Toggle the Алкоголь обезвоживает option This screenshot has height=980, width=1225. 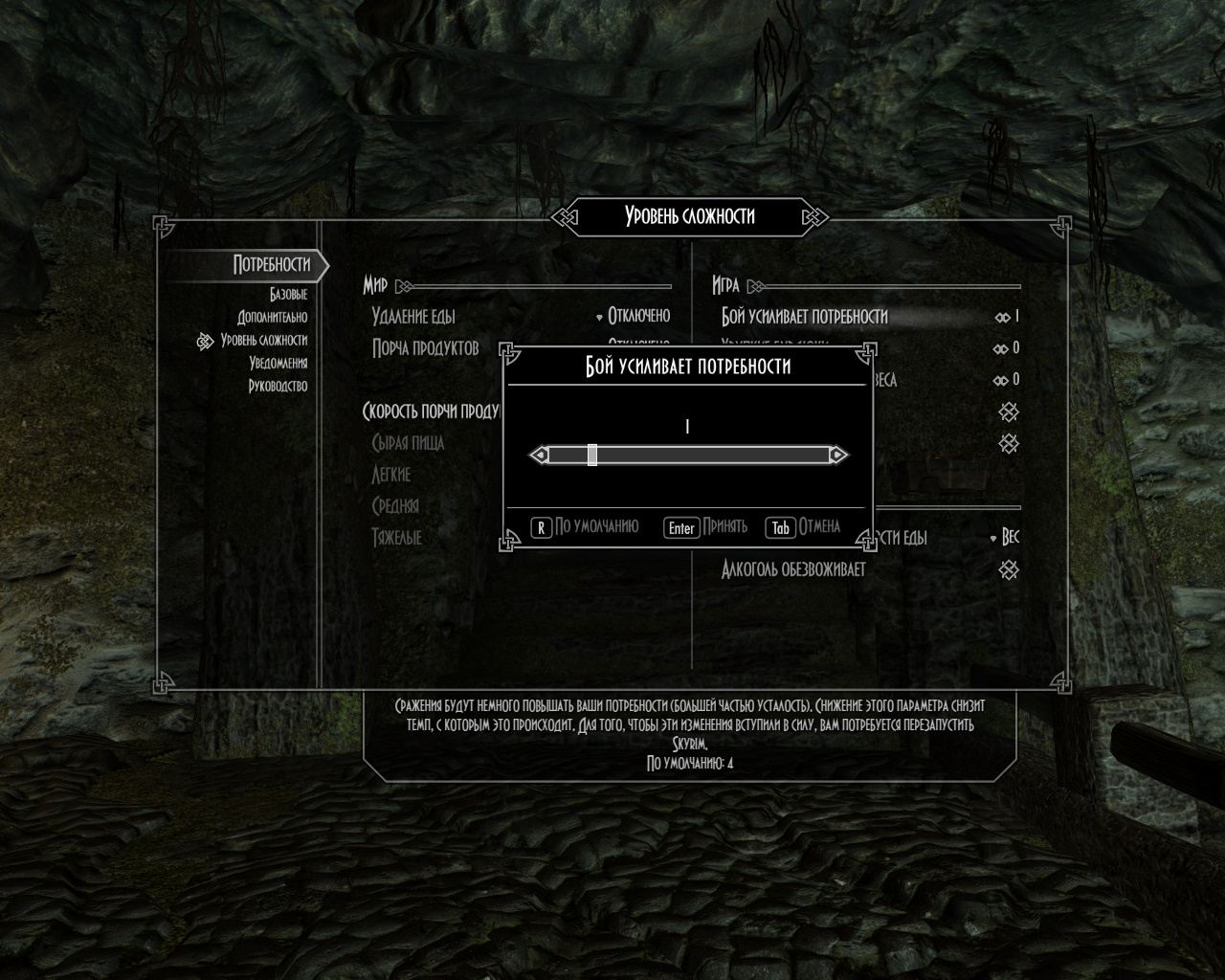tap(793, 570)
